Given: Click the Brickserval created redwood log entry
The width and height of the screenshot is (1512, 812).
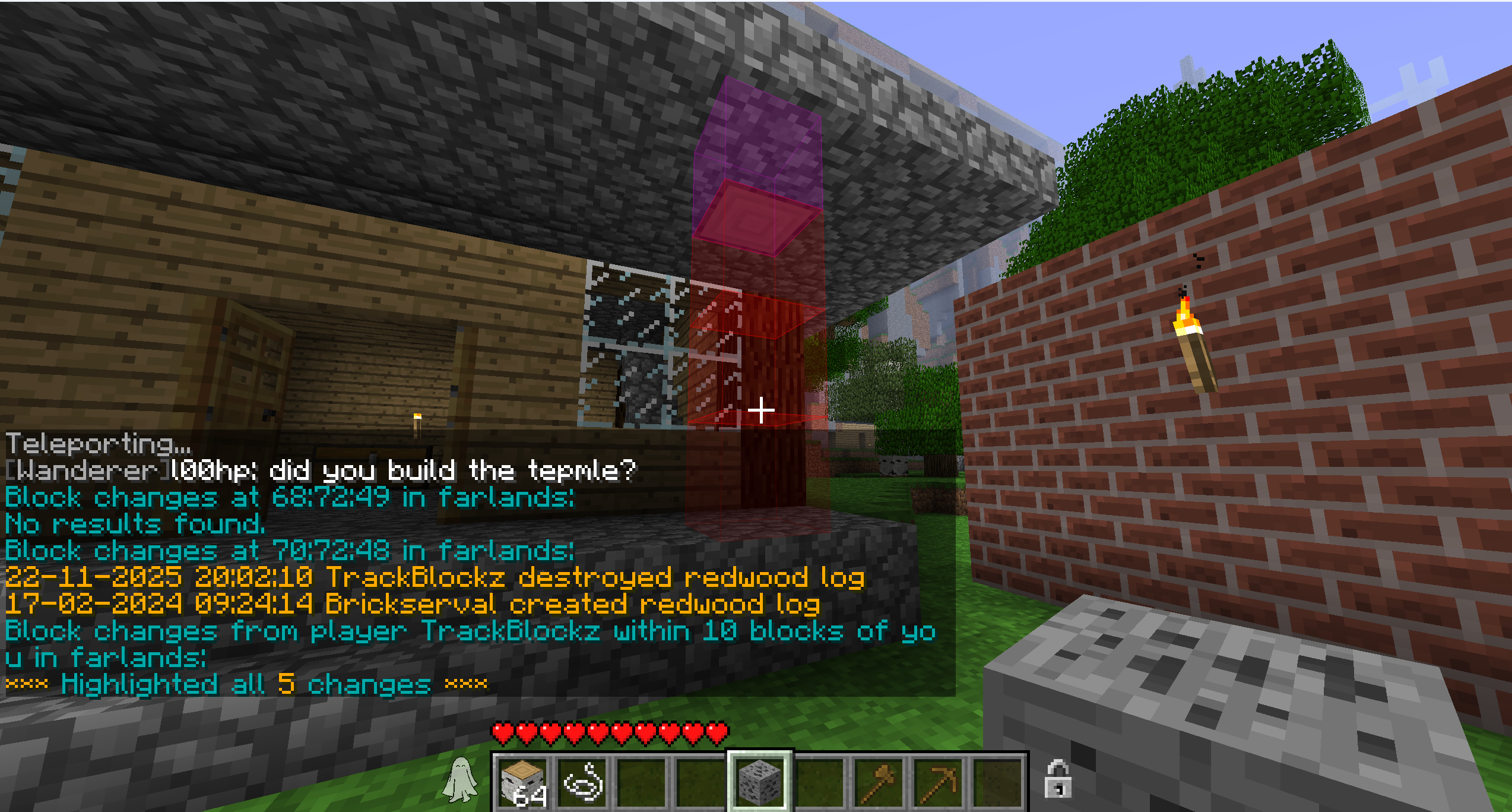Looking at the screenshot, I should coord(413,604).
